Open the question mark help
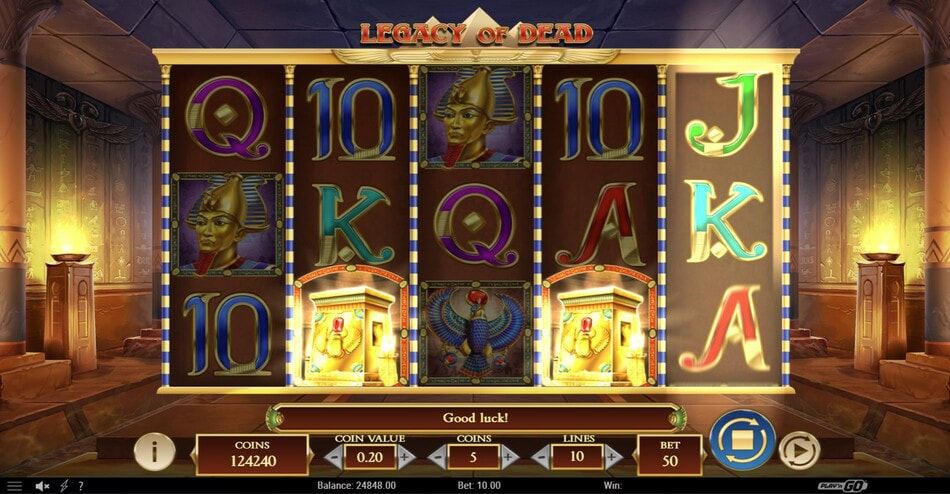The image size is (950, 494). point(80,486)
